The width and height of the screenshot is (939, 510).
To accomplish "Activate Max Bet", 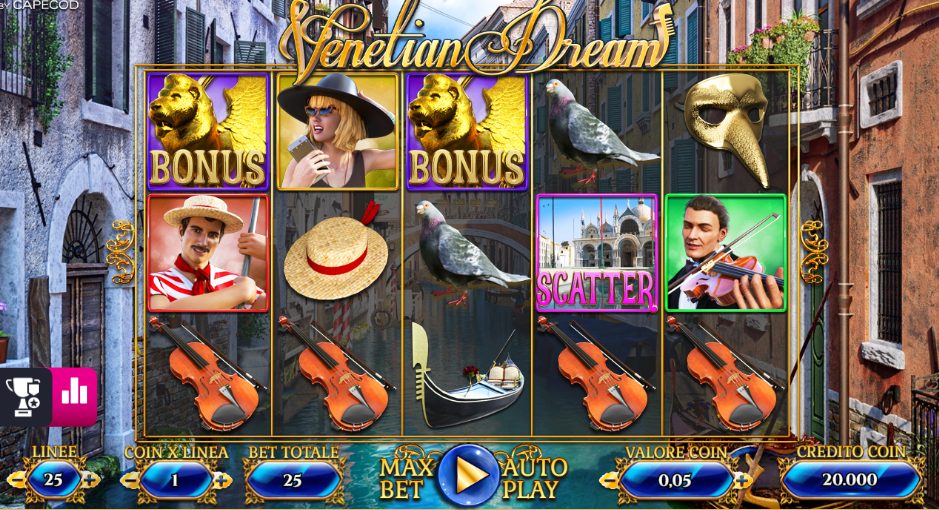I will (406, 478).
